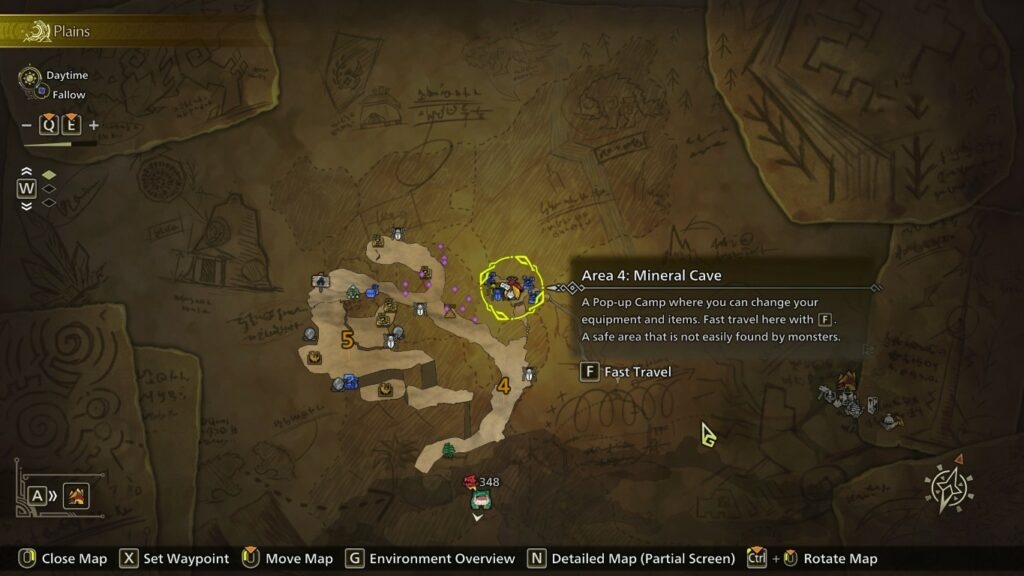Click the compass rose icon

point(948,489)
